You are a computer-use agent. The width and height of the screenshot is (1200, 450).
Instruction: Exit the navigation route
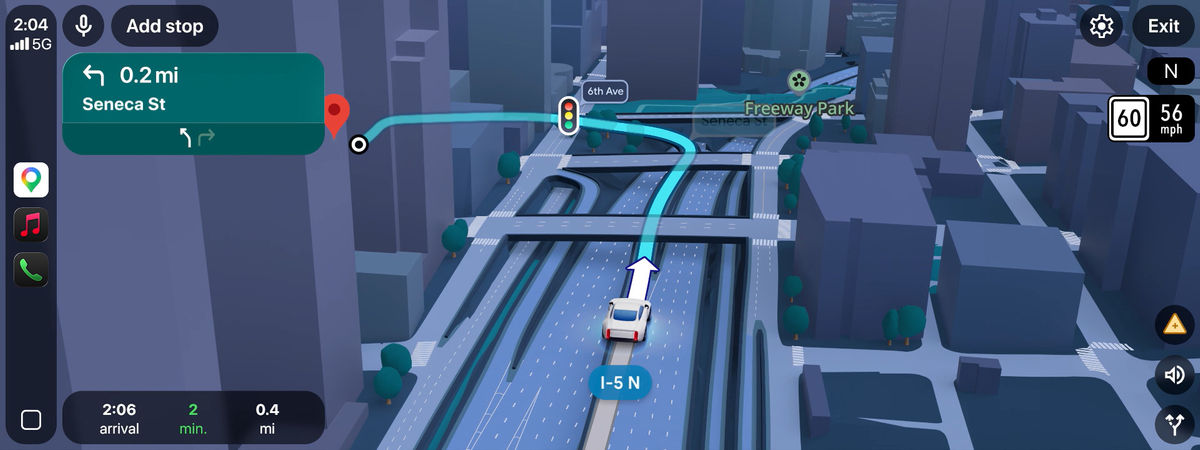click(1163, 26)
